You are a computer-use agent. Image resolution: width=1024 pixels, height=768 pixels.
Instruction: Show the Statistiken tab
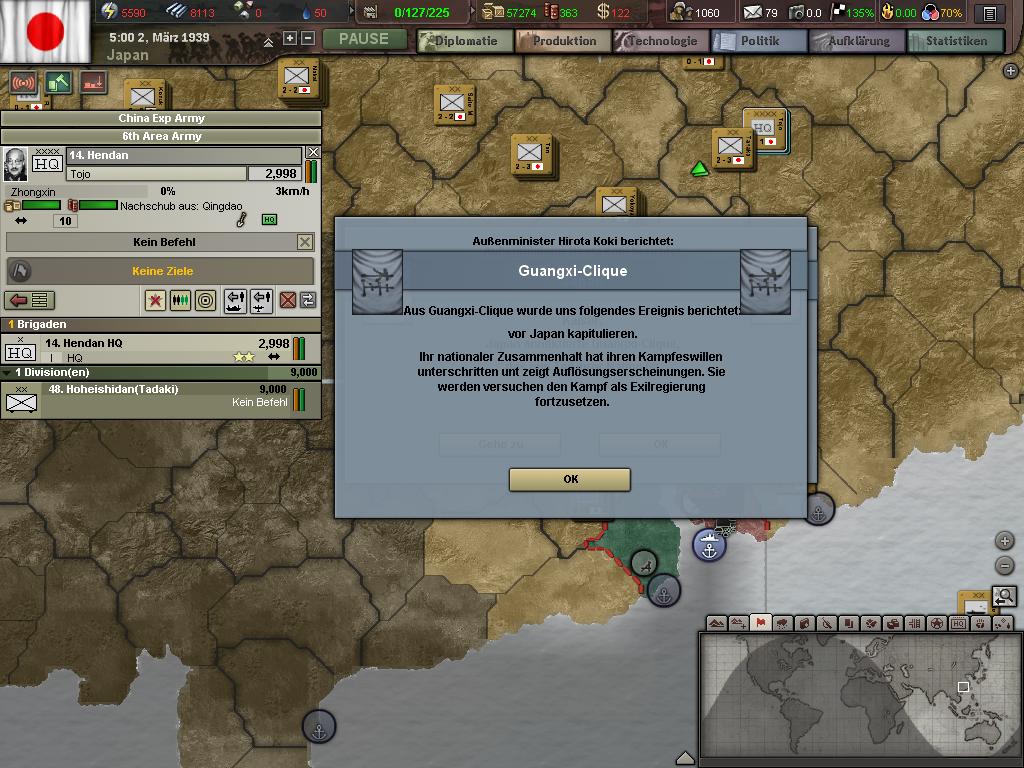click(x=955, y=41)
